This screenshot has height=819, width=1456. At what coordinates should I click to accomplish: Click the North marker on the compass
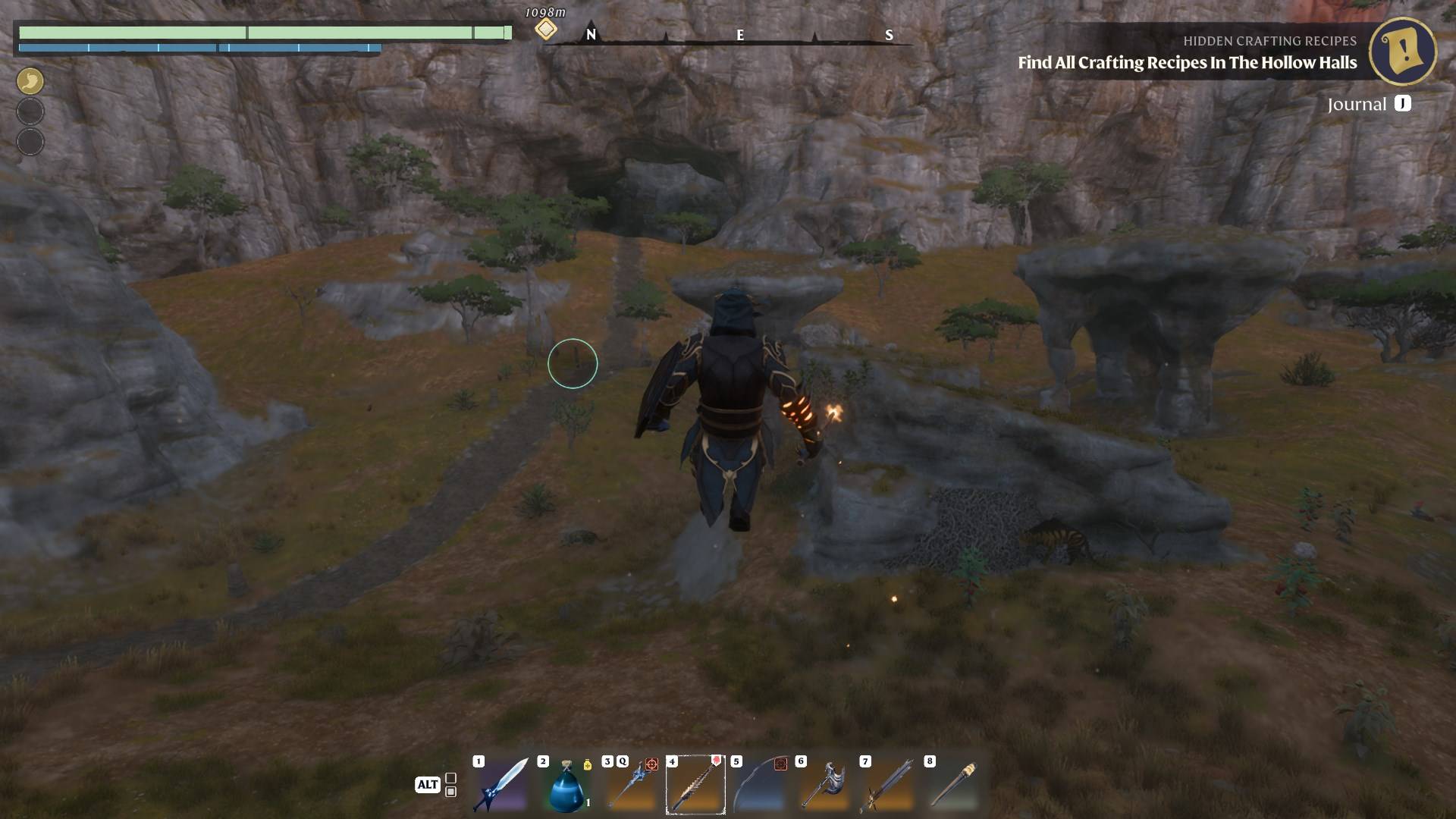pos(591,34)
